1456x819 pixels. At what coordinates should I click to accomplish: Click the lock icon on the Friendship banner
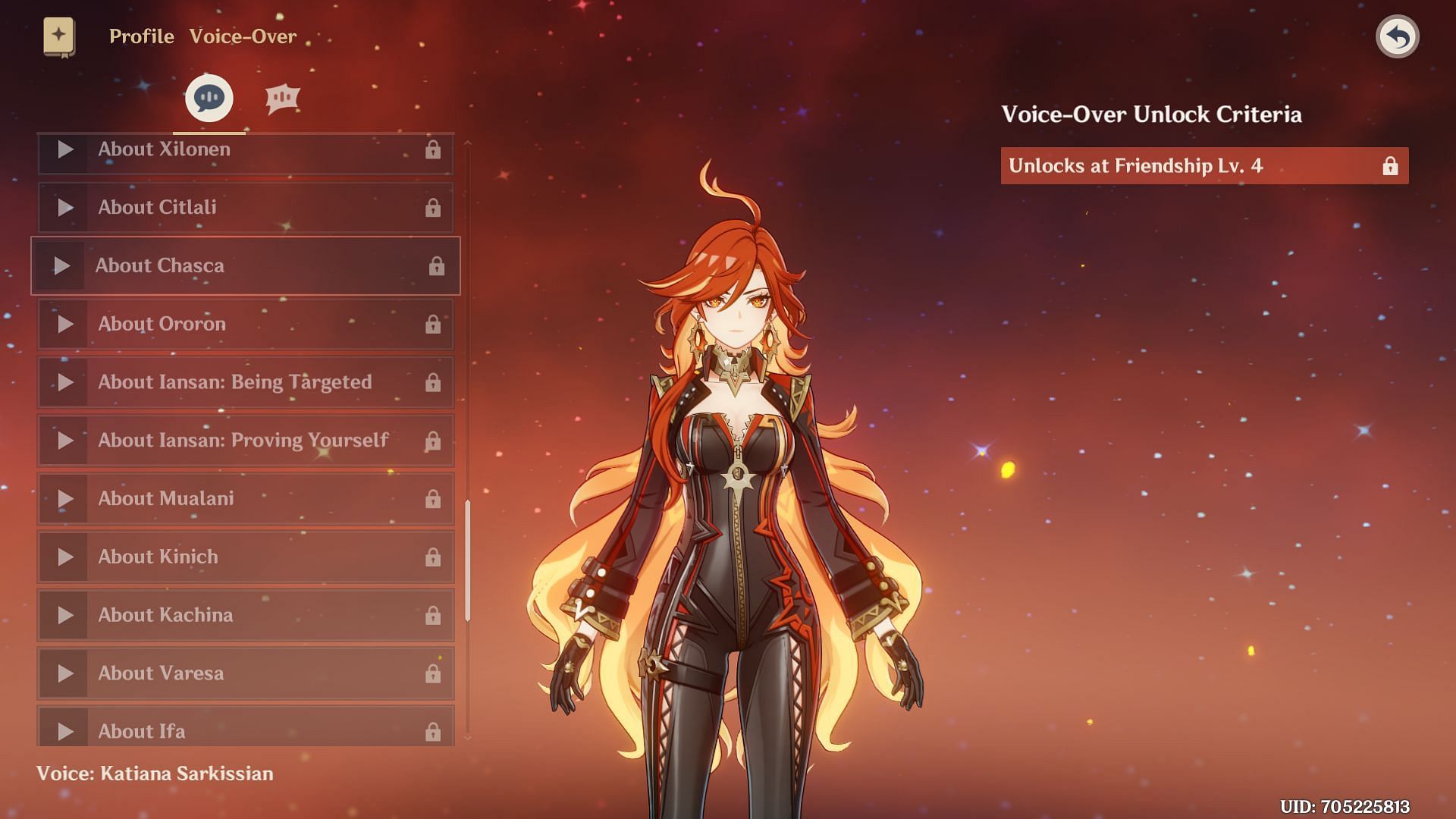[x=1390, y=165]
